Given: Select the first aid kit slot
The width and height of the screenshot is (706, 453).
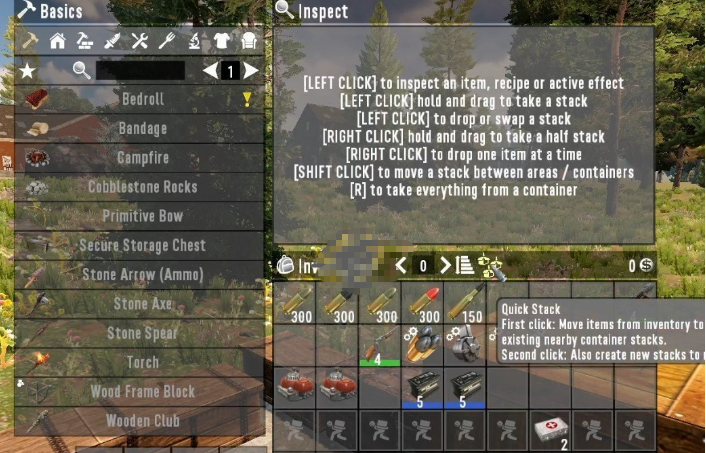Looking at the screenshot, I should coord(549,429).
